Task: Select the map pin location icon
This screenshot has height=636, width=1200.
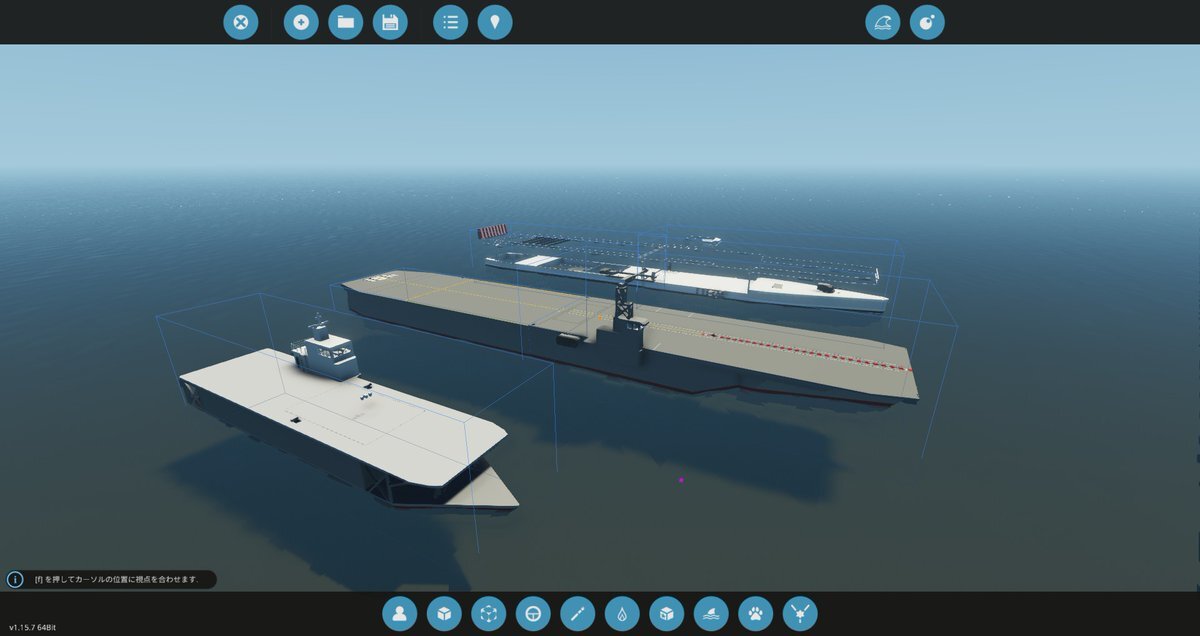Action: point(495,22)
